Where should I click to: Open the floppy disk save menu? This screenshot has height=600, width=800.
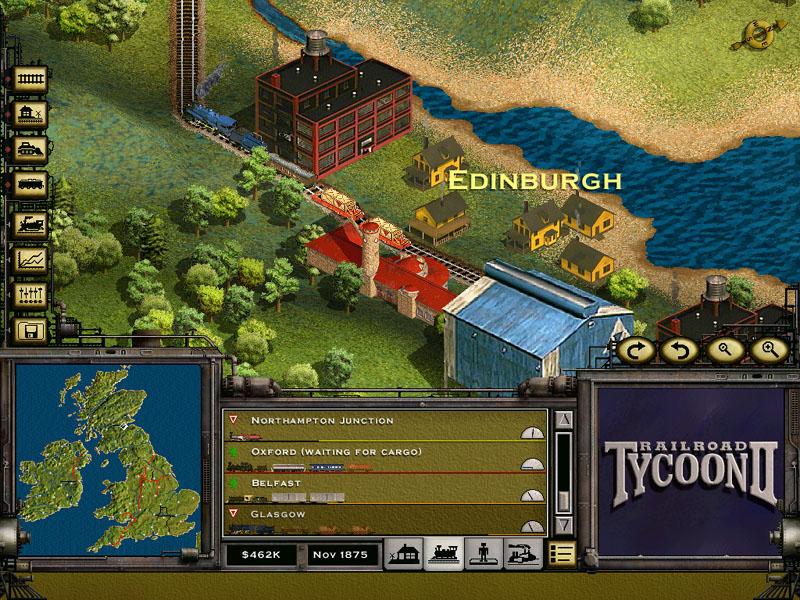(29, 330)
